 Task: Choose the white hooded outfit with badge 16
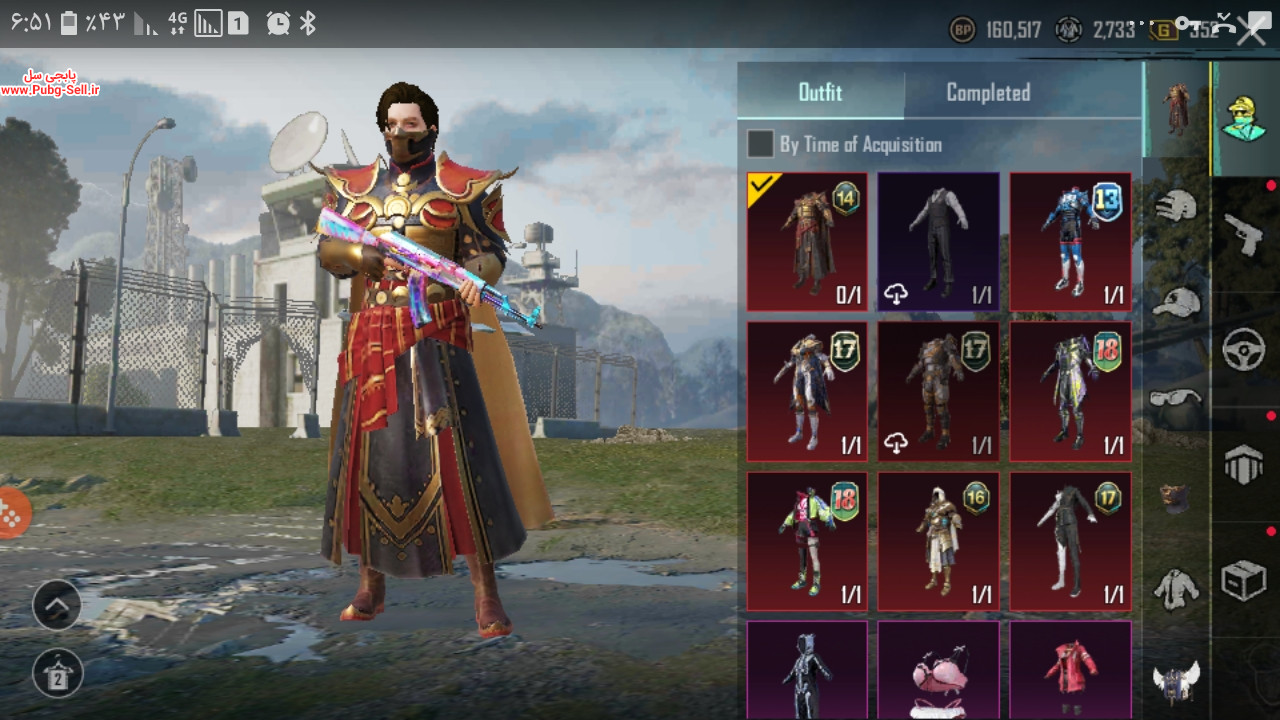click(938, 541)
